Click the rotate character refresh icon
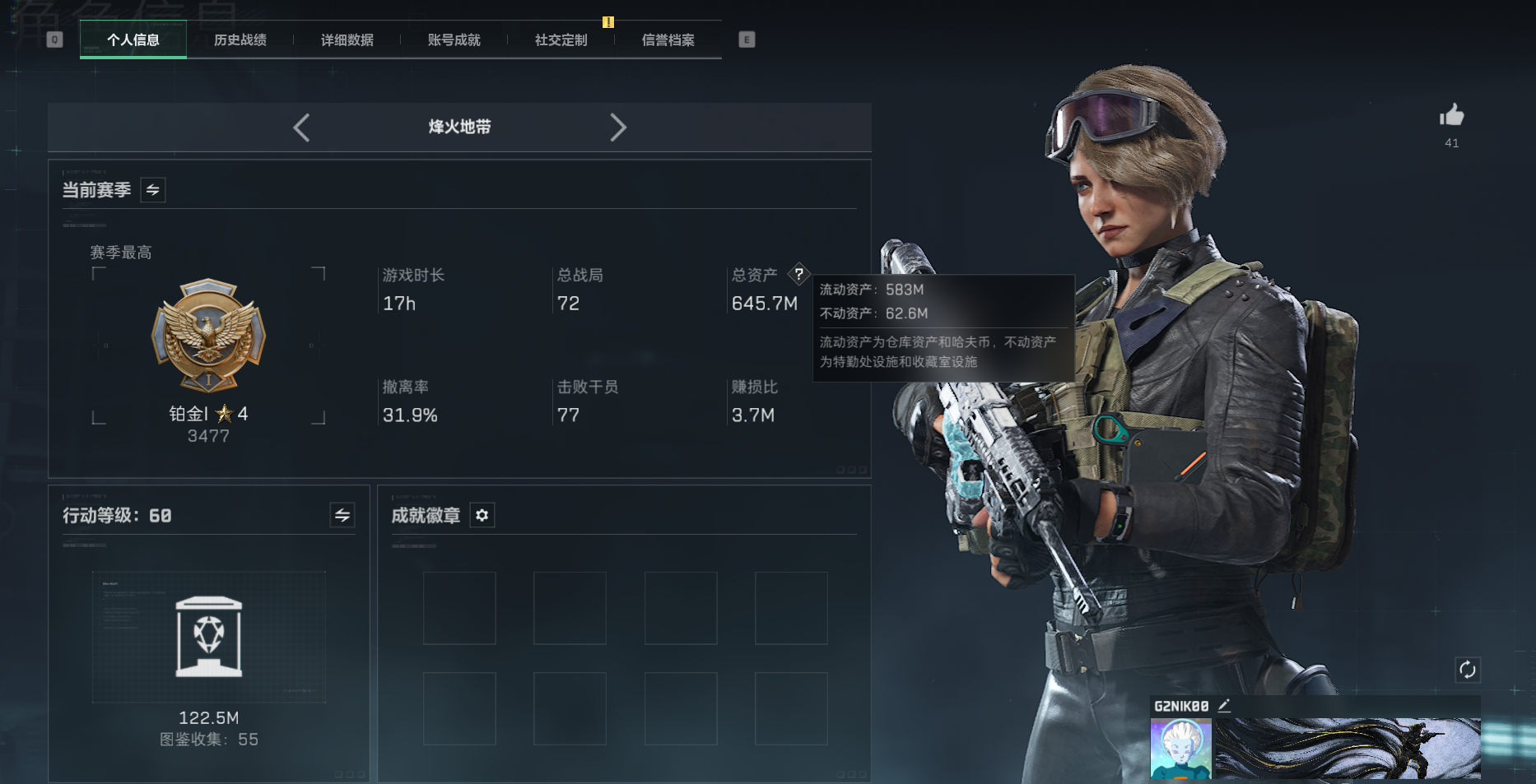 [x=1468, y=670]
